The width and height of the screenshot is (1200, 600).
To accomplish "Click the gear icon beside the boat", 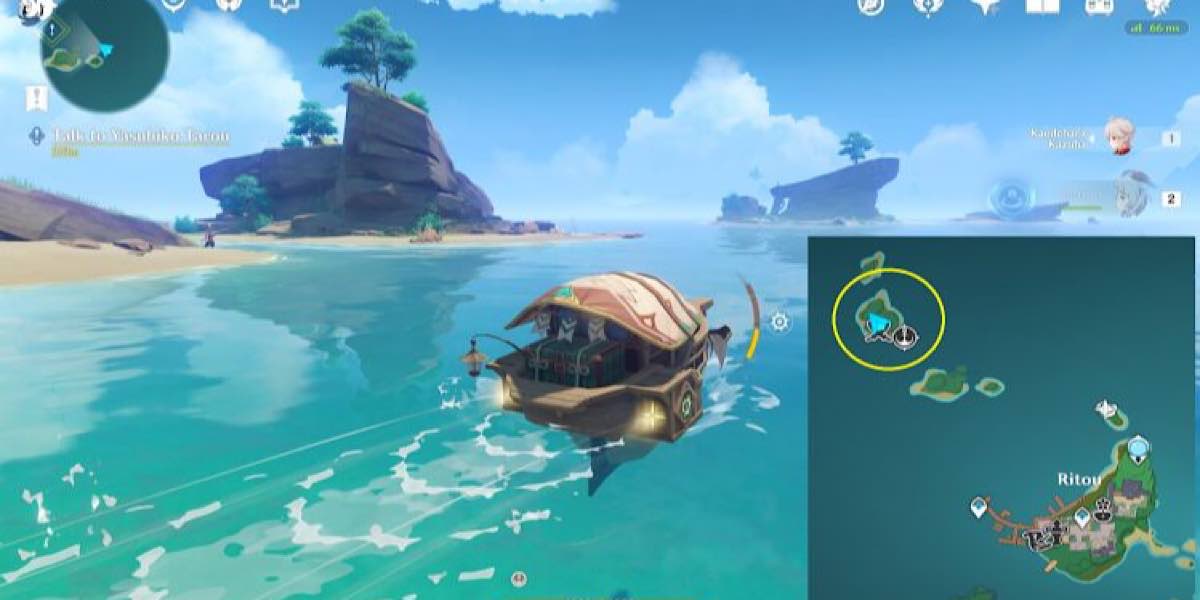I will (779, 321).
